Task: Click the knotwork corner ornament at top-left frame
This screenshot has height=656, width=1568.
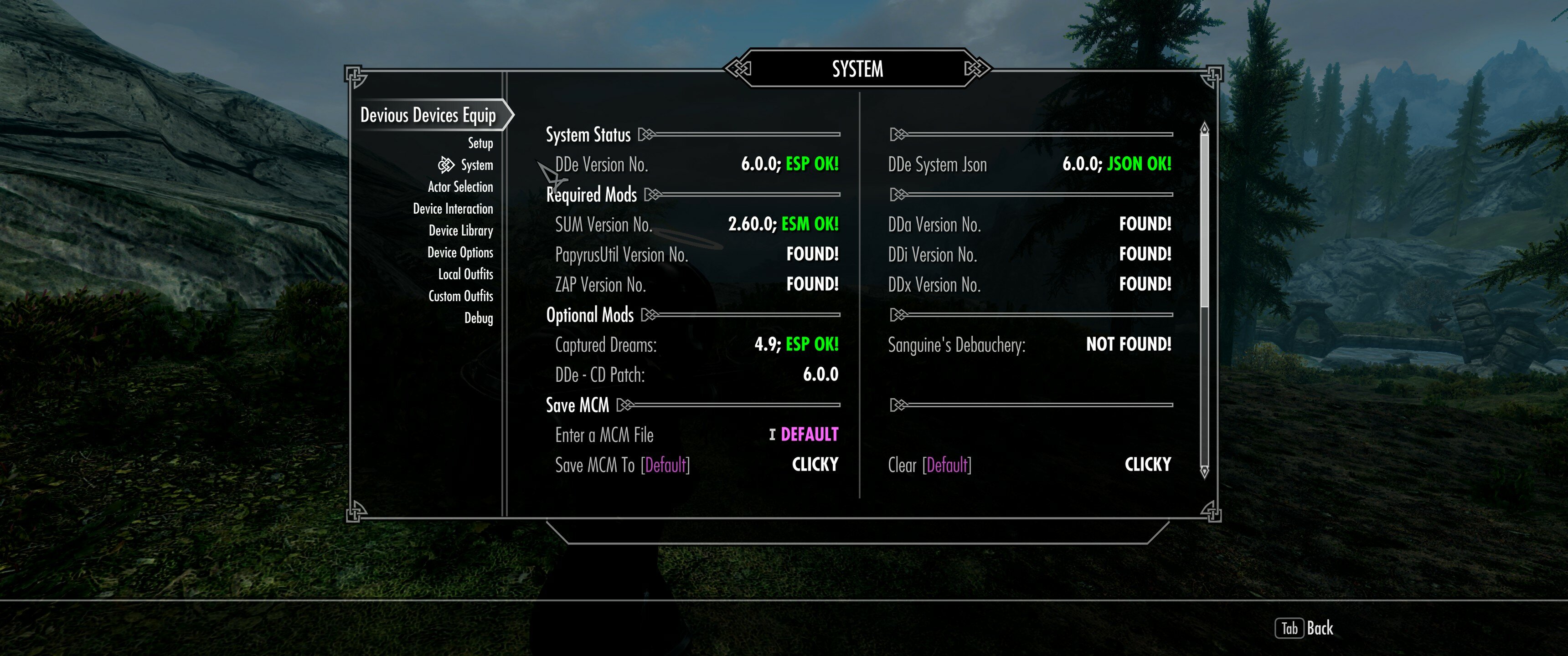Action: pos(354,74)
